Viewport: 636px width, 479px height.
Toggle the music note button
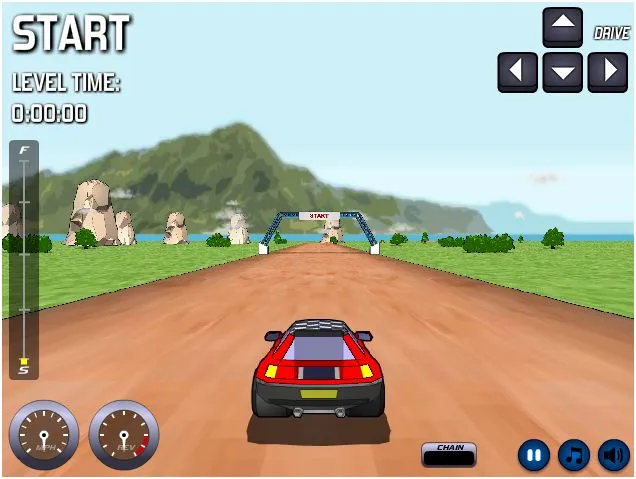(574, 456)
